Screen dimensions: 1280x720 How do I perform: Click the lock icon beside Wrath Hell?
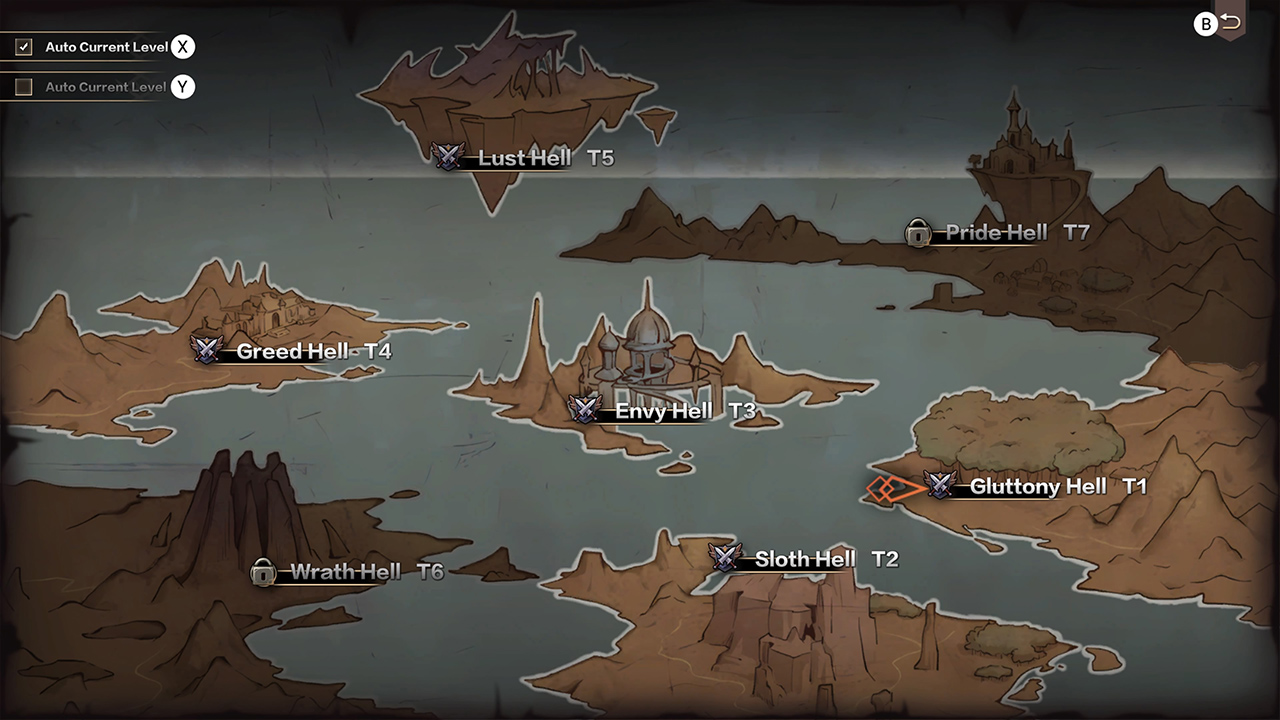point(264,573)
